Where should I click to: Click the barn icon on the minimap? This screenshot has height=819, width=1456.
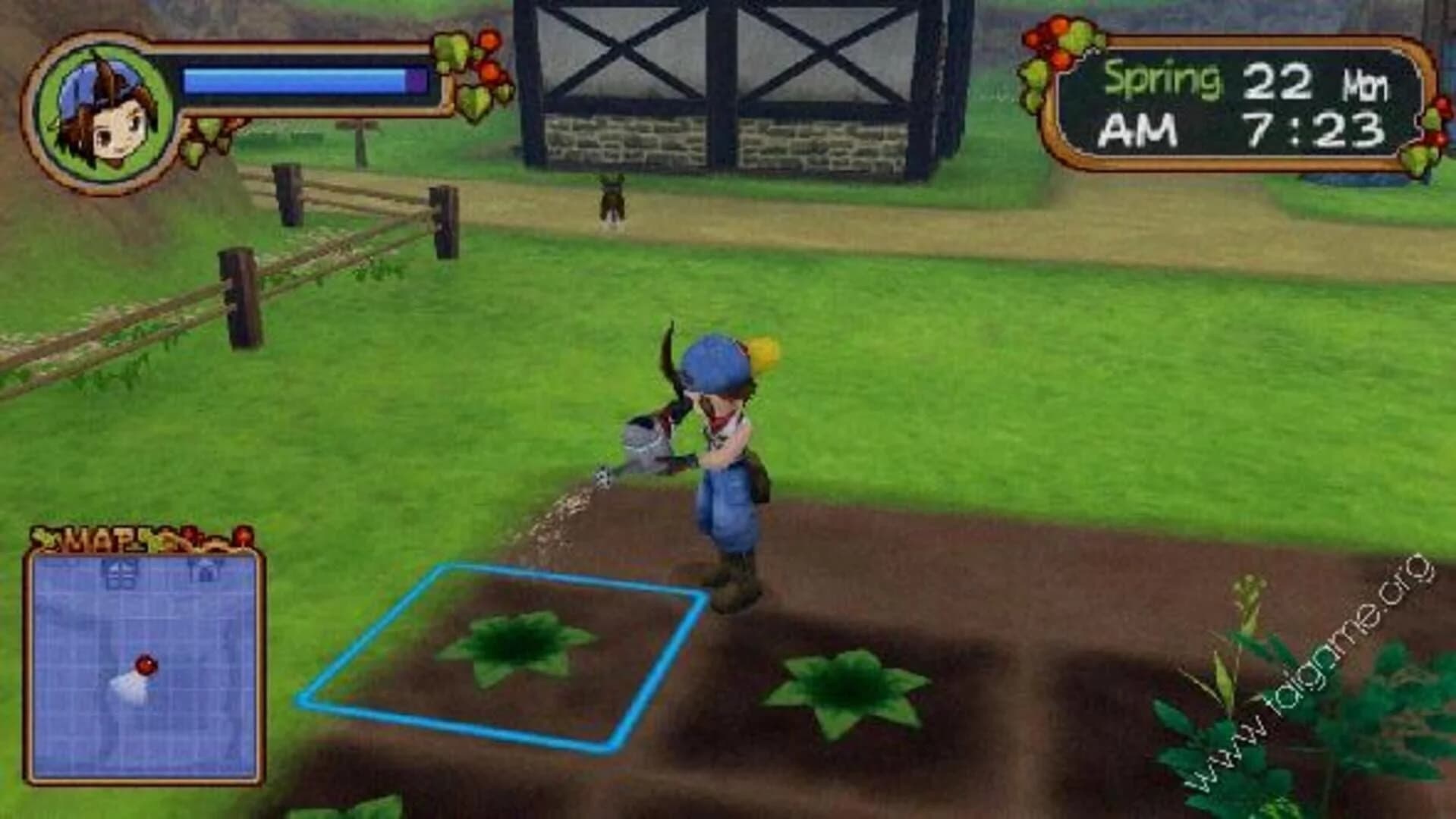coord(121,573)
